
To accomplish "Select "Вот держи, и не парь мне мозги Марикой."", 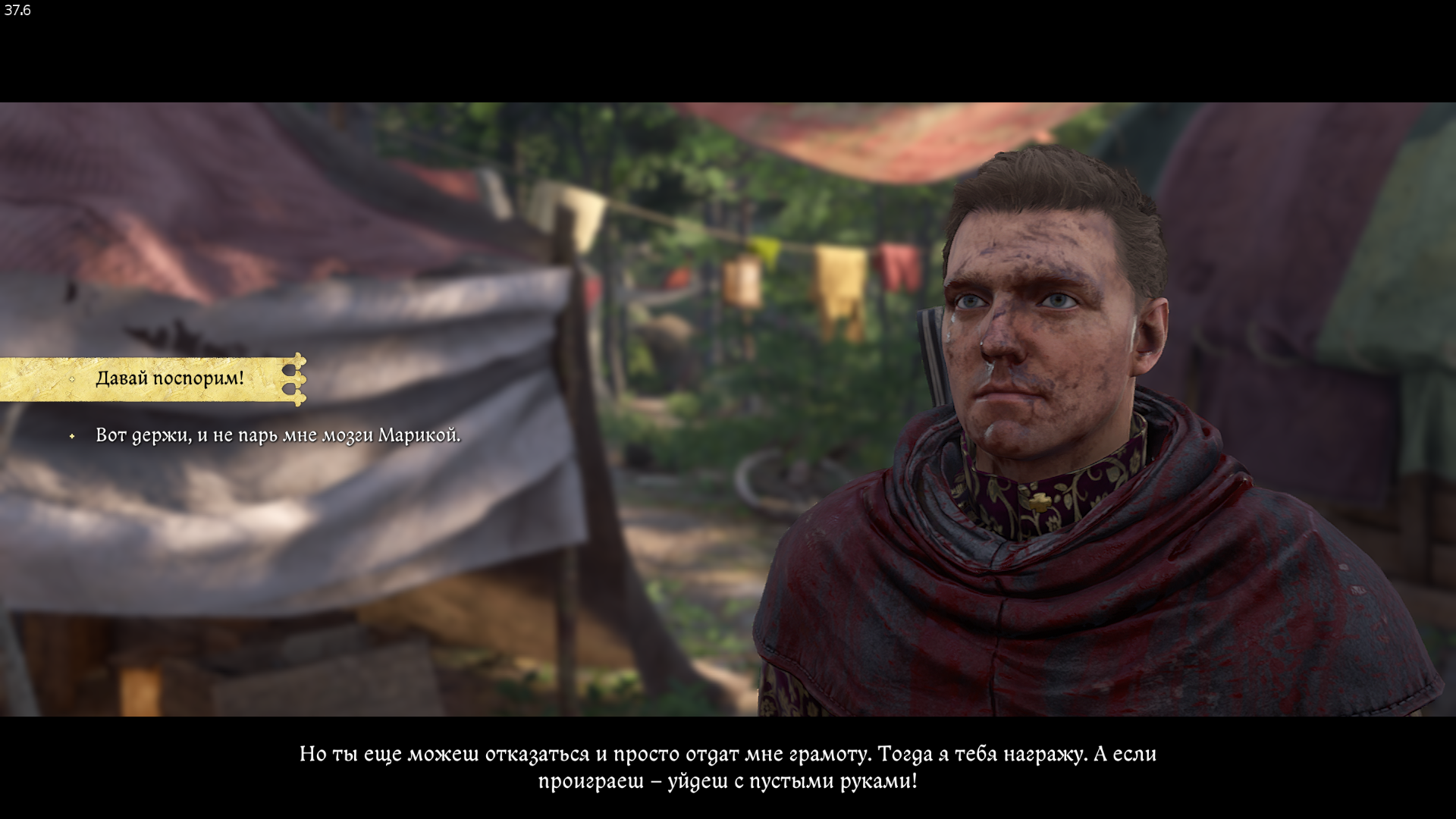I will 278,436.
